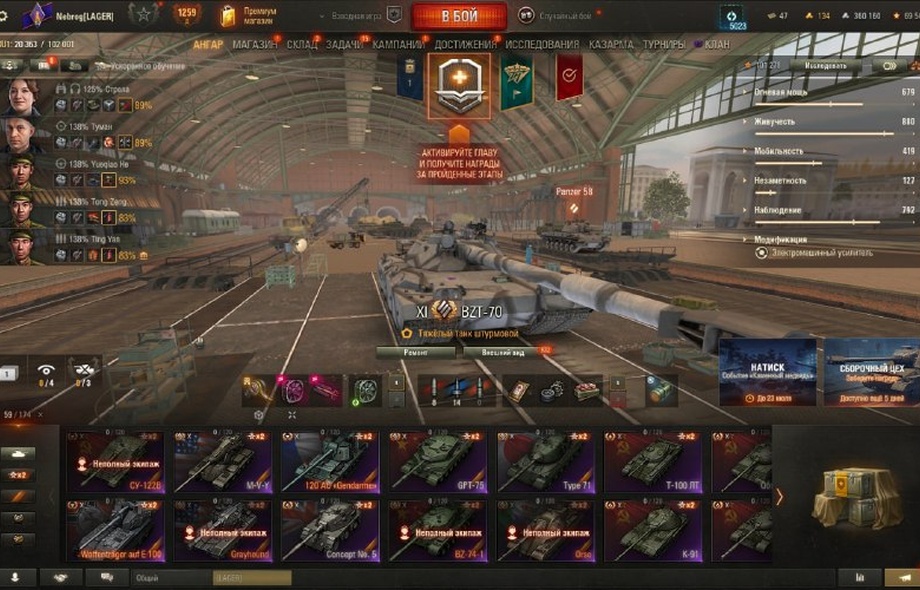This screenshot has width=920, height=590.
Task: Open the СКЛАД tab
Action: click(x=302, y=45)
